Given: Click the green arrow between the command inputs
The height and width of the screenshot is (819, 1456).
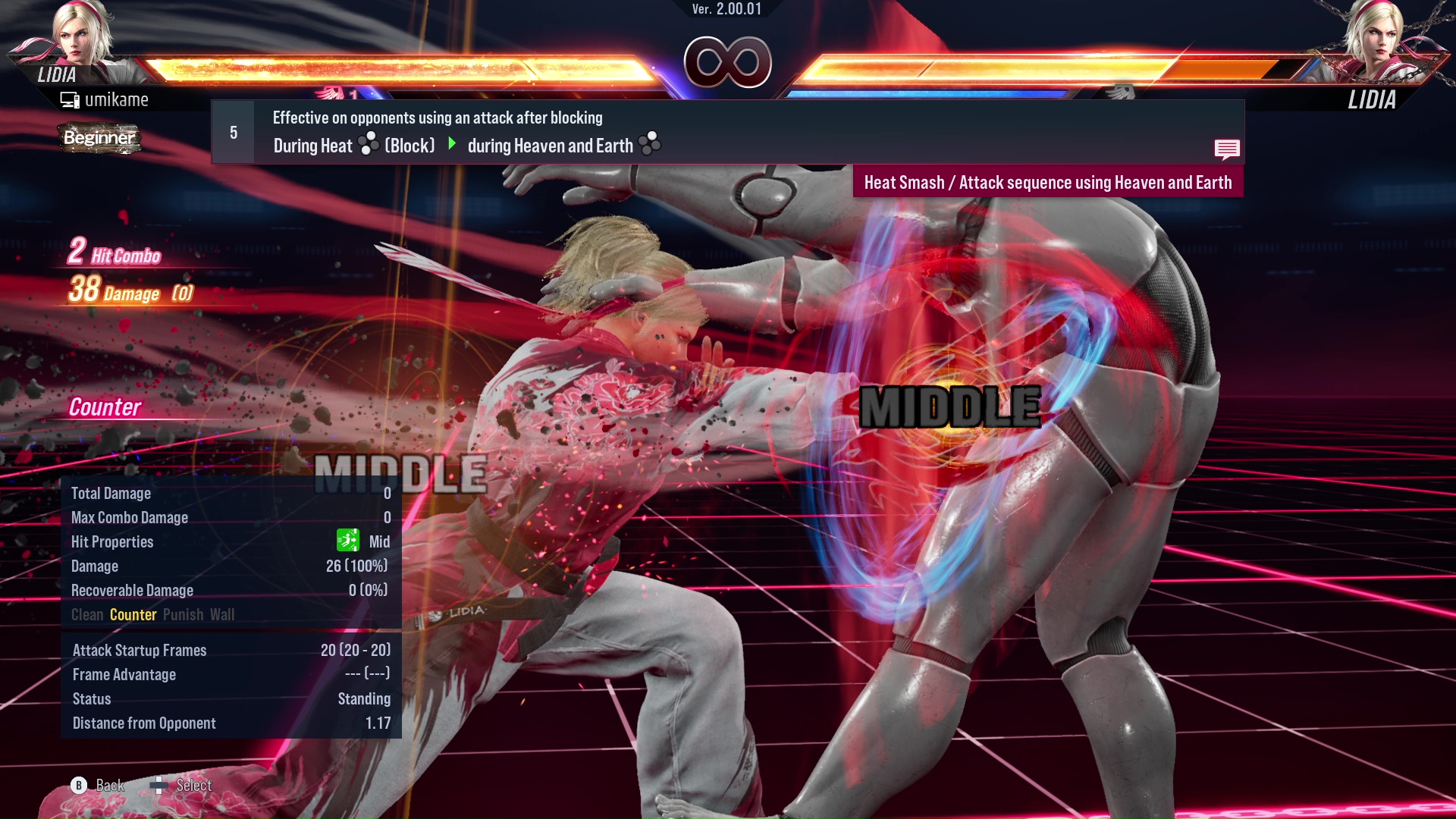Looking at the screenshot, I should click(453, 145).
